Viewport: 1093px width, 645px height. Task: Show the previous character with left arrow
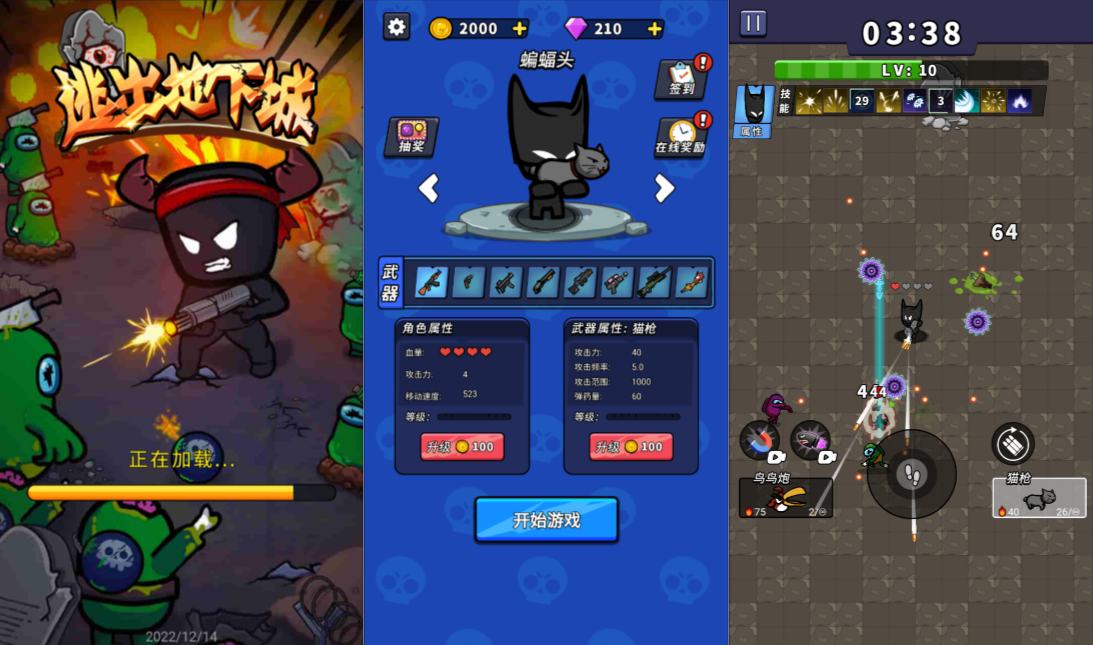click(x=428, y=188)
